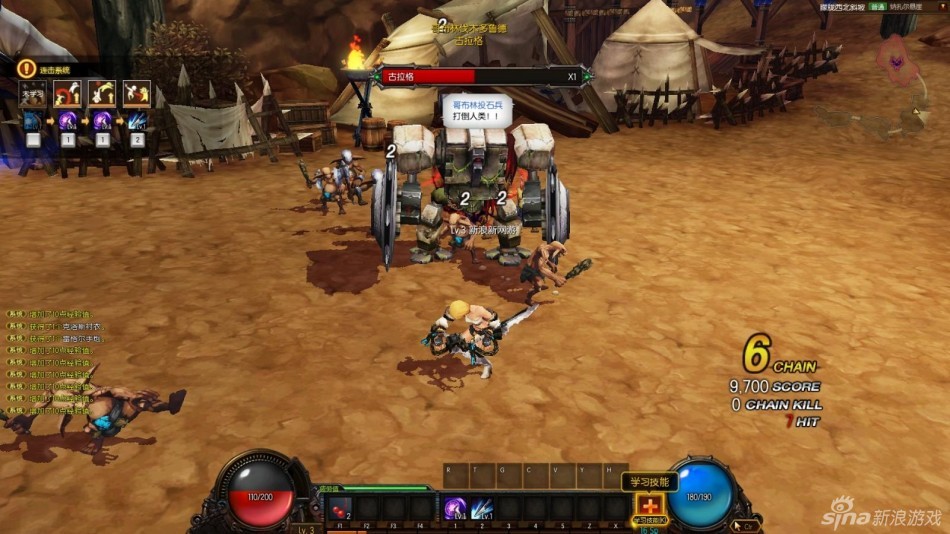Click the cursor icon button beside mana orb

(x=746, y=524)
